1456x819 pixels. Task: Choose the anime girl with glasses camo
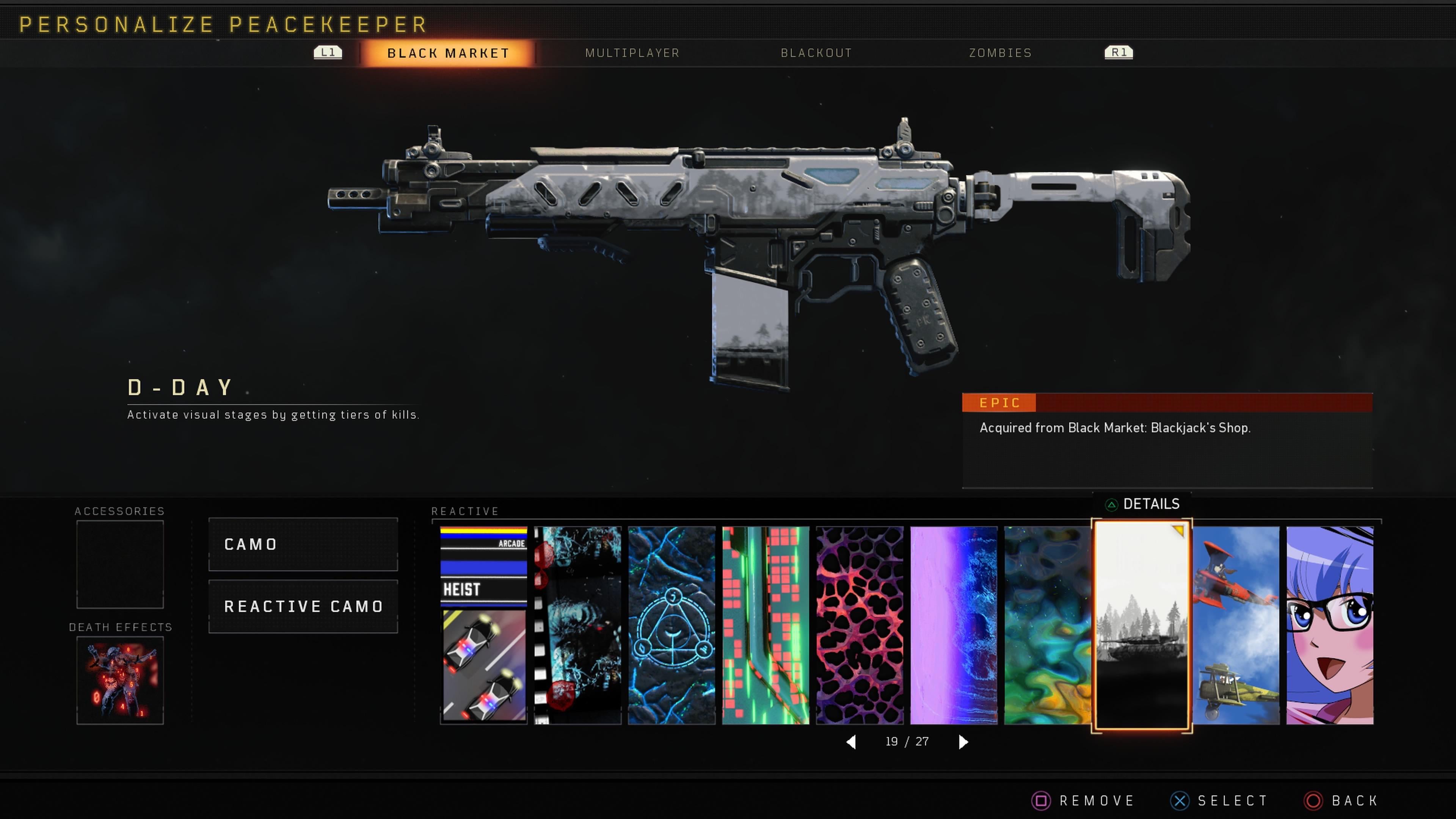click(x=1329, y=625)
